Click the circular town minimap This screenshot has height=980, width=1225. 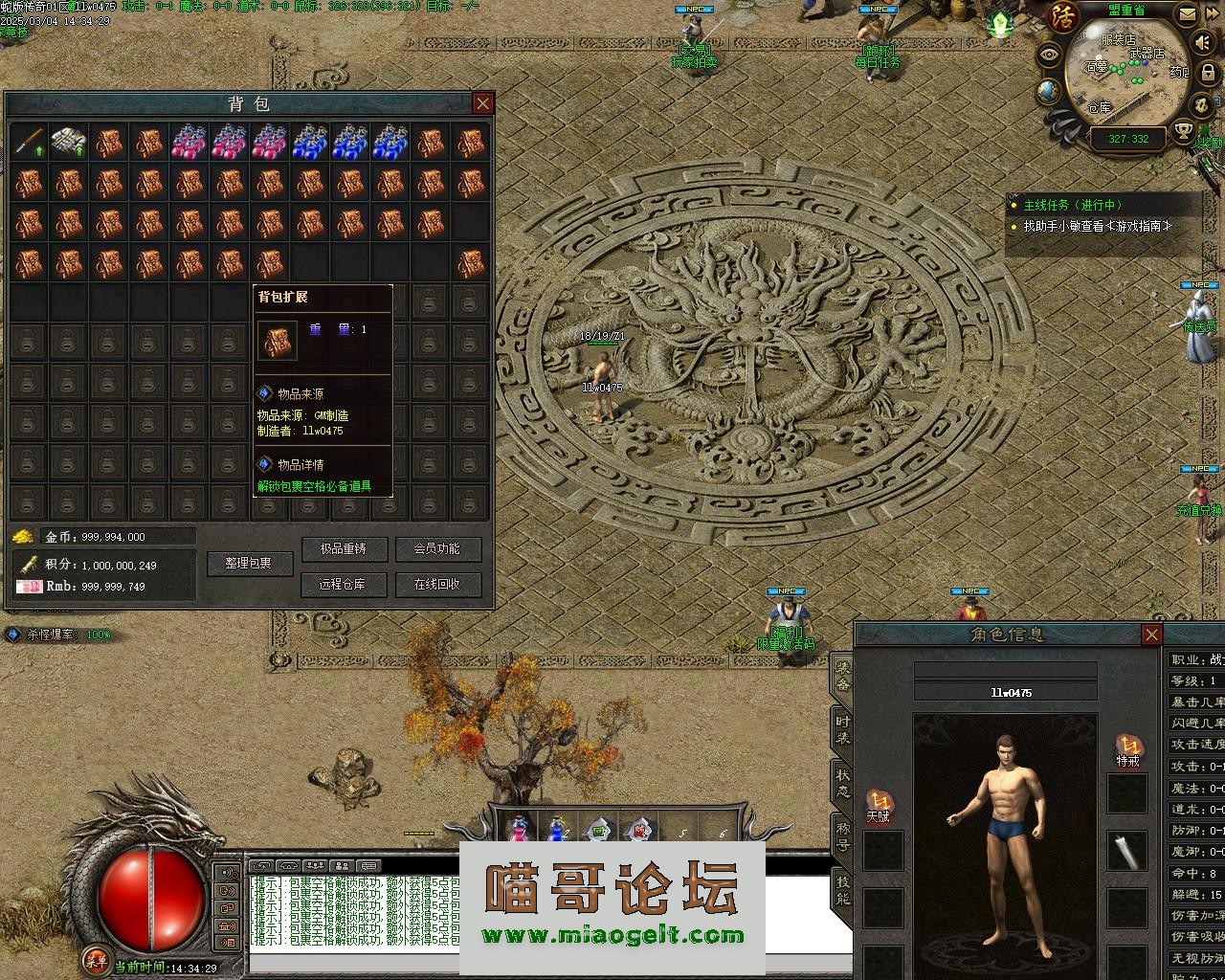click(1128, 78)
